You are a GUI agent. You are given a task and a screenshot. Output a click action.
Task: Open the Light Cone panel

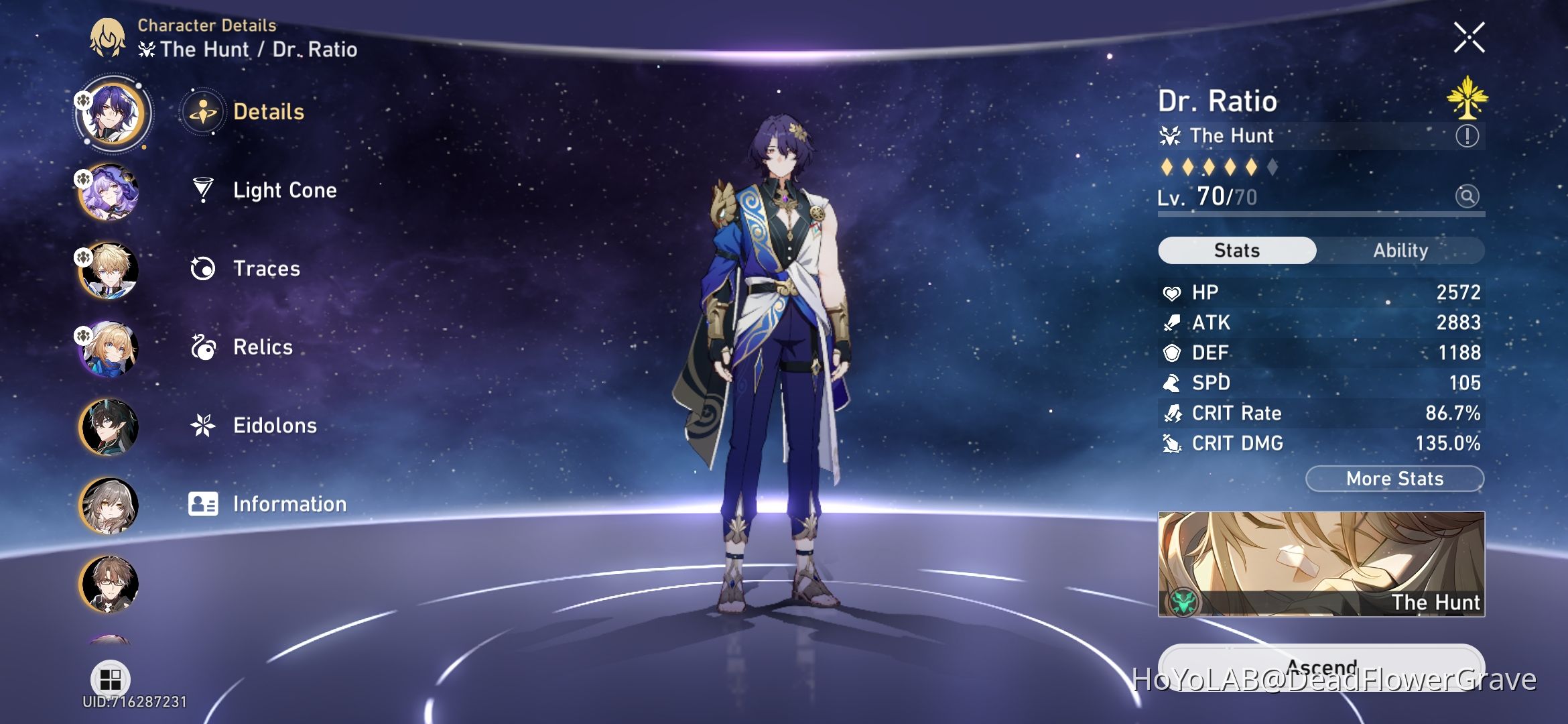[285, 190]
